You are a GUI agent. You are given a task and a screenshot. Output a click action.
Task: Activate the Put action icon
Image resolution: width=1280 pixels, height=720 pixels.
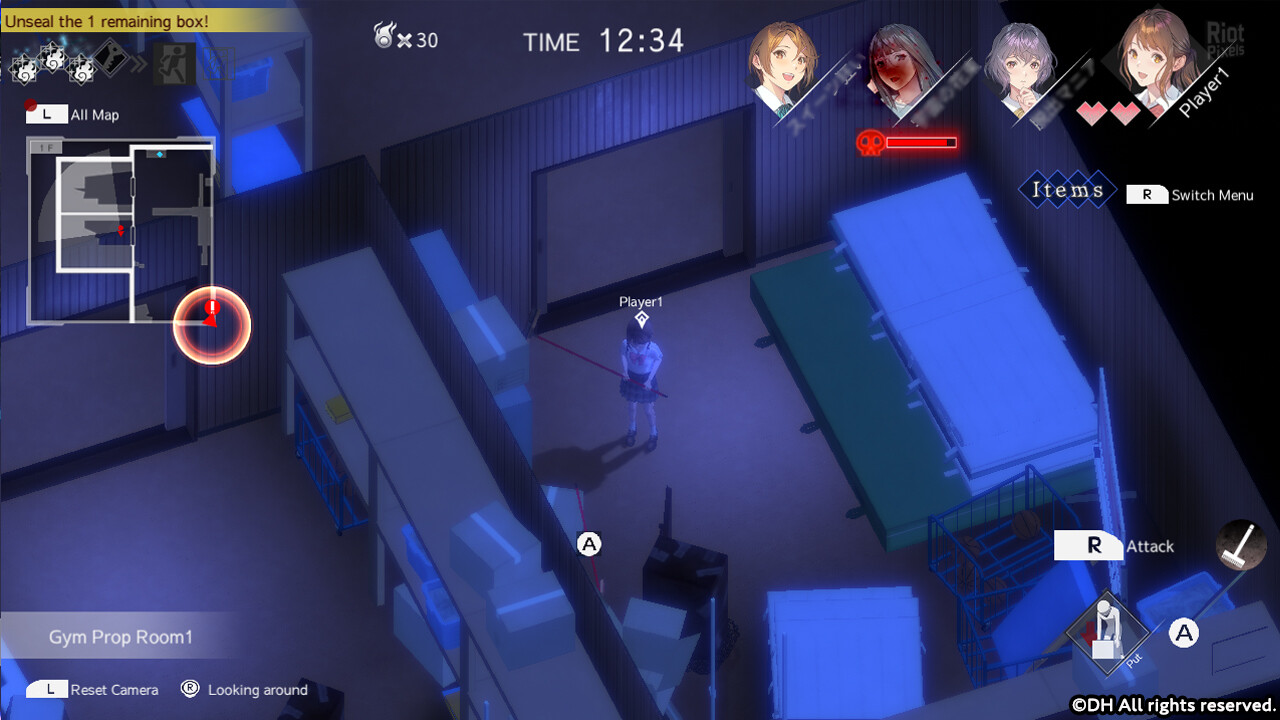(1106, 632)
